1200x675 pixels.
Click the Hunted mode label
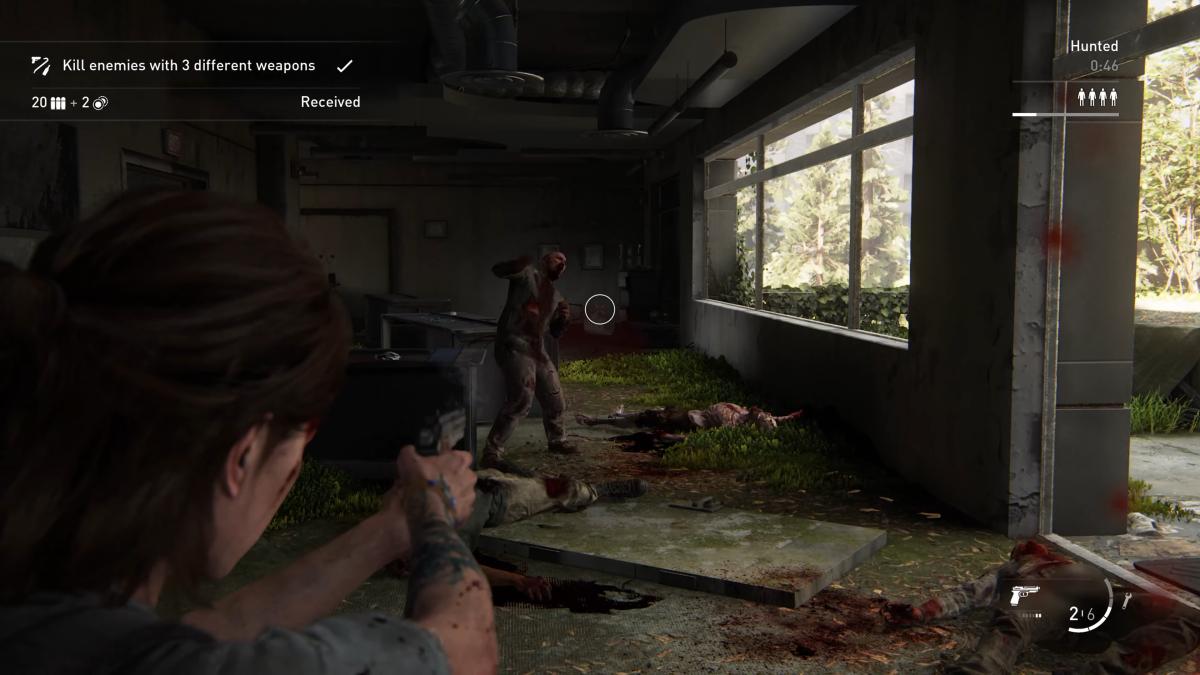pyautogui.click(x=1094, y=46)
